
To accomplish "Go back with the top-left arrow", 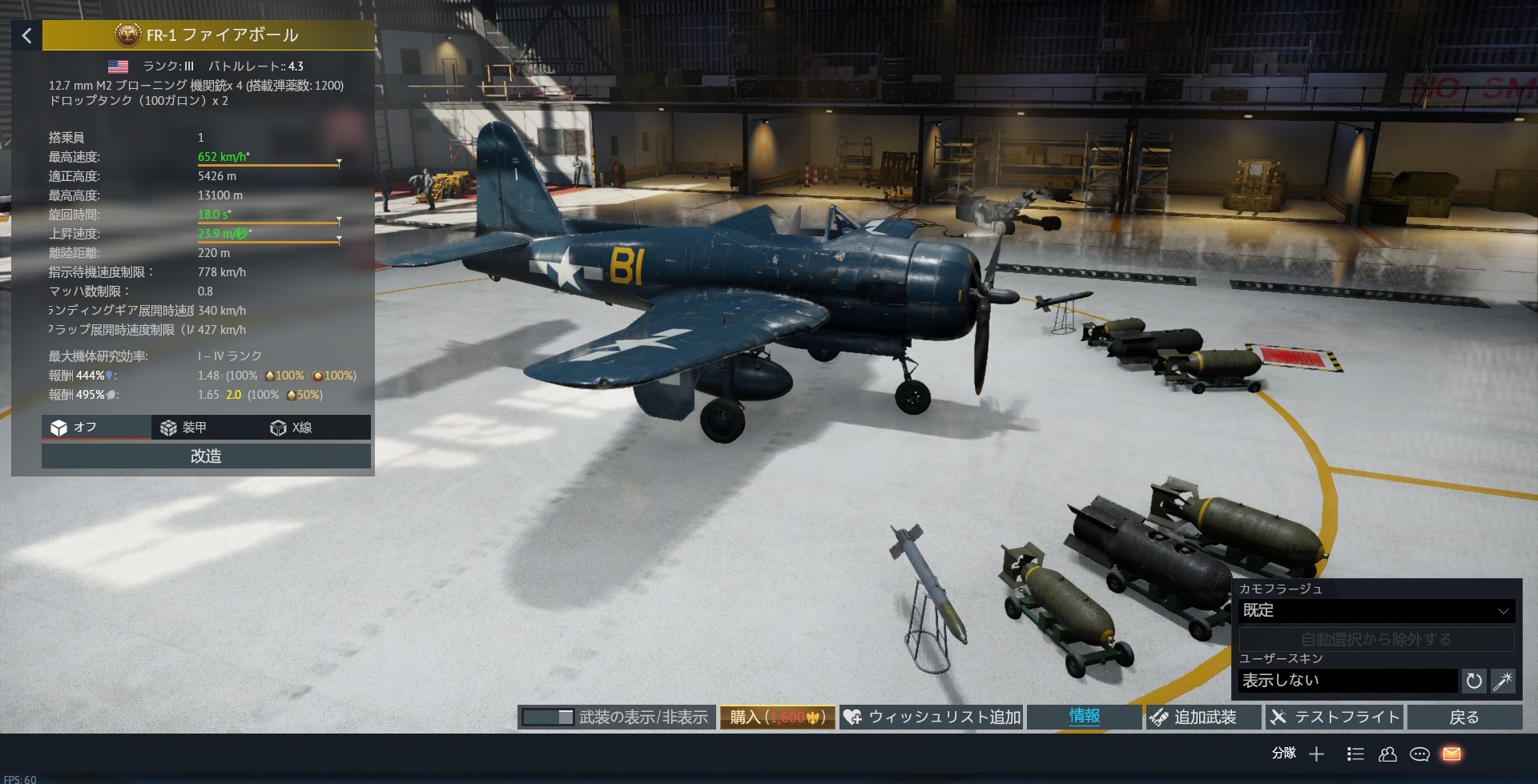I will click(26, 36).
